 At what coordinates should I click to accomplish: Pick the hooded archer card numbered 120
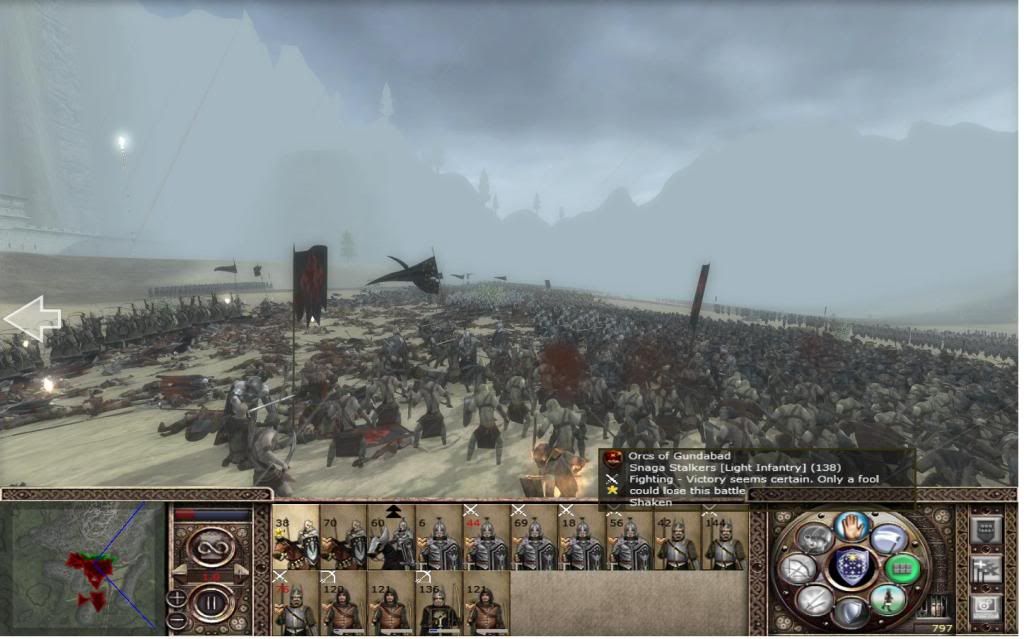[343, 606]
